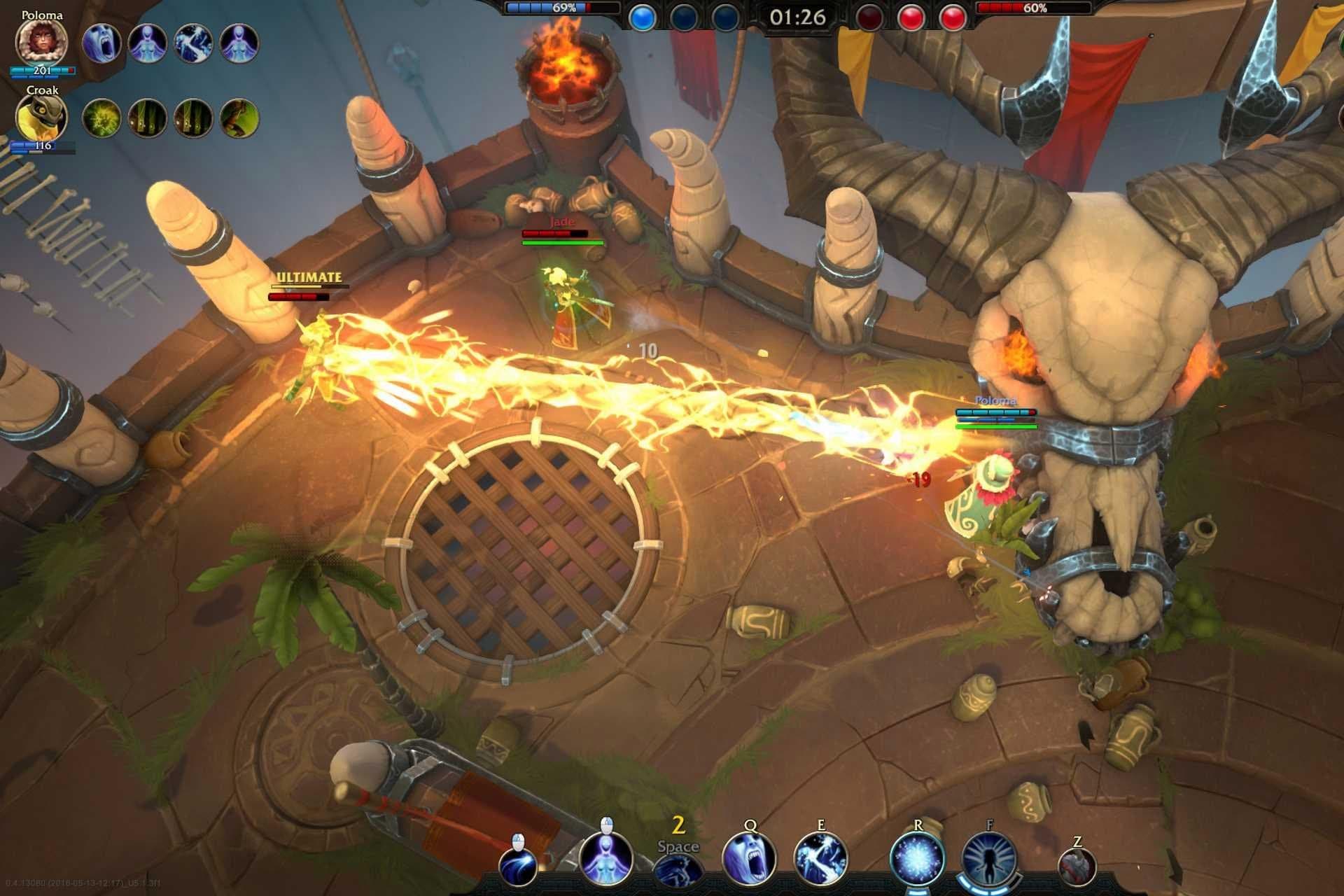
Task: Activate the R glowing blue orb ability
Action: pyautogui.click(x=918, y=859)
